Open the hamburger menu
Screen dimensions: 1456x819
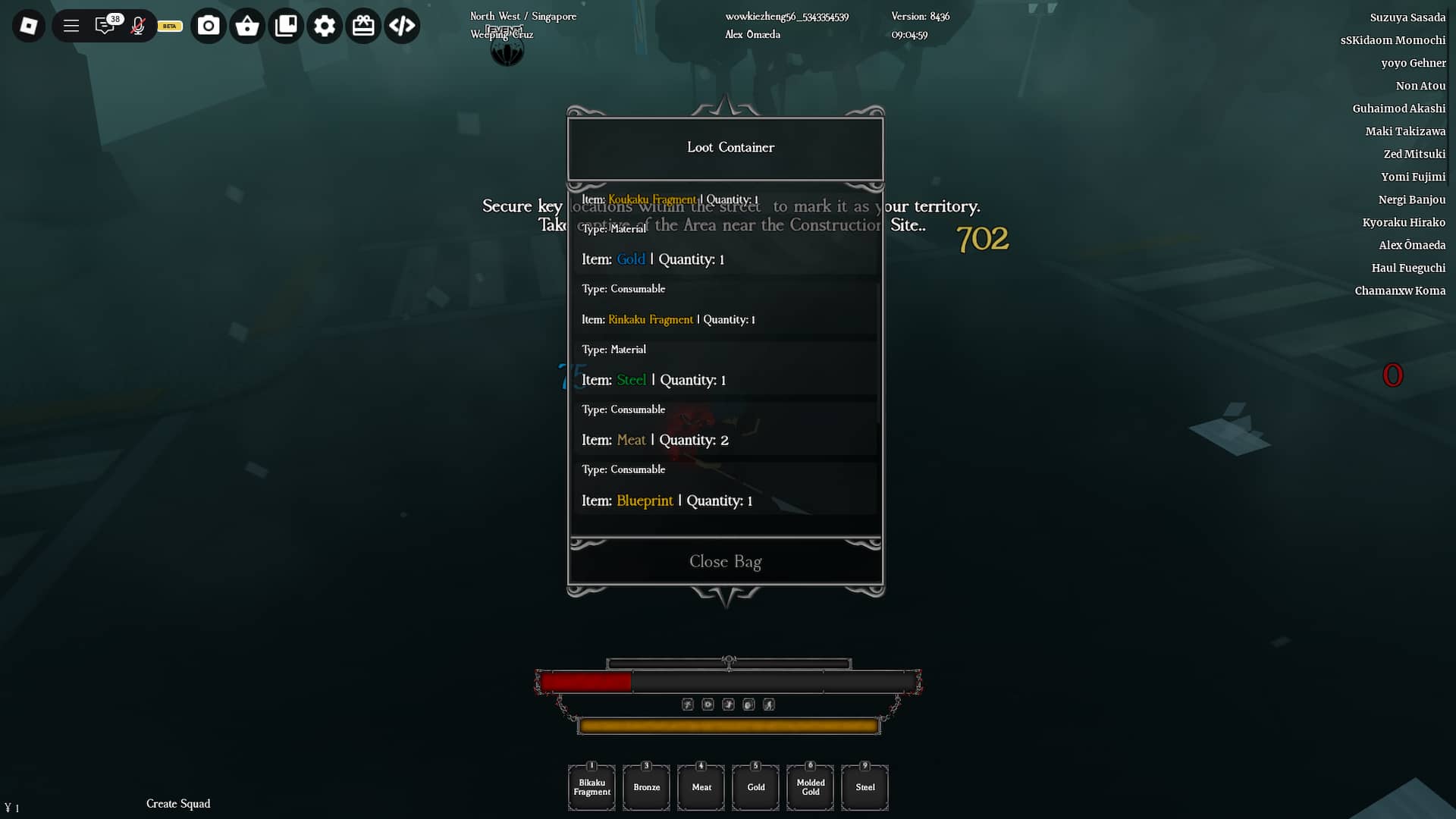71,25
